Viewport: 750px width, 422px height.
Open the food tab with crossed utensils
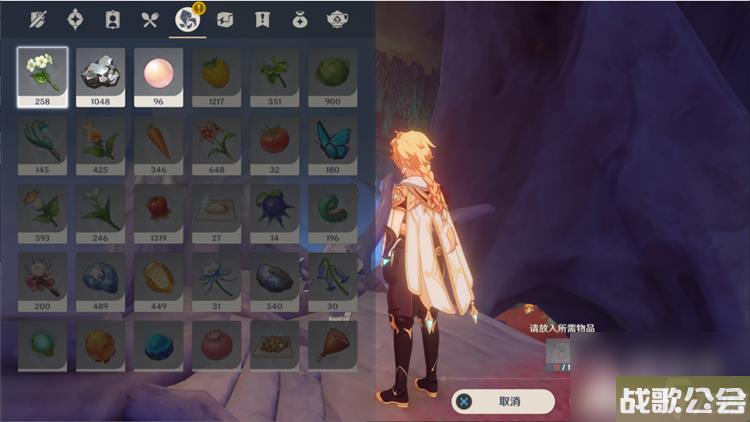click(x=149, y=19)
